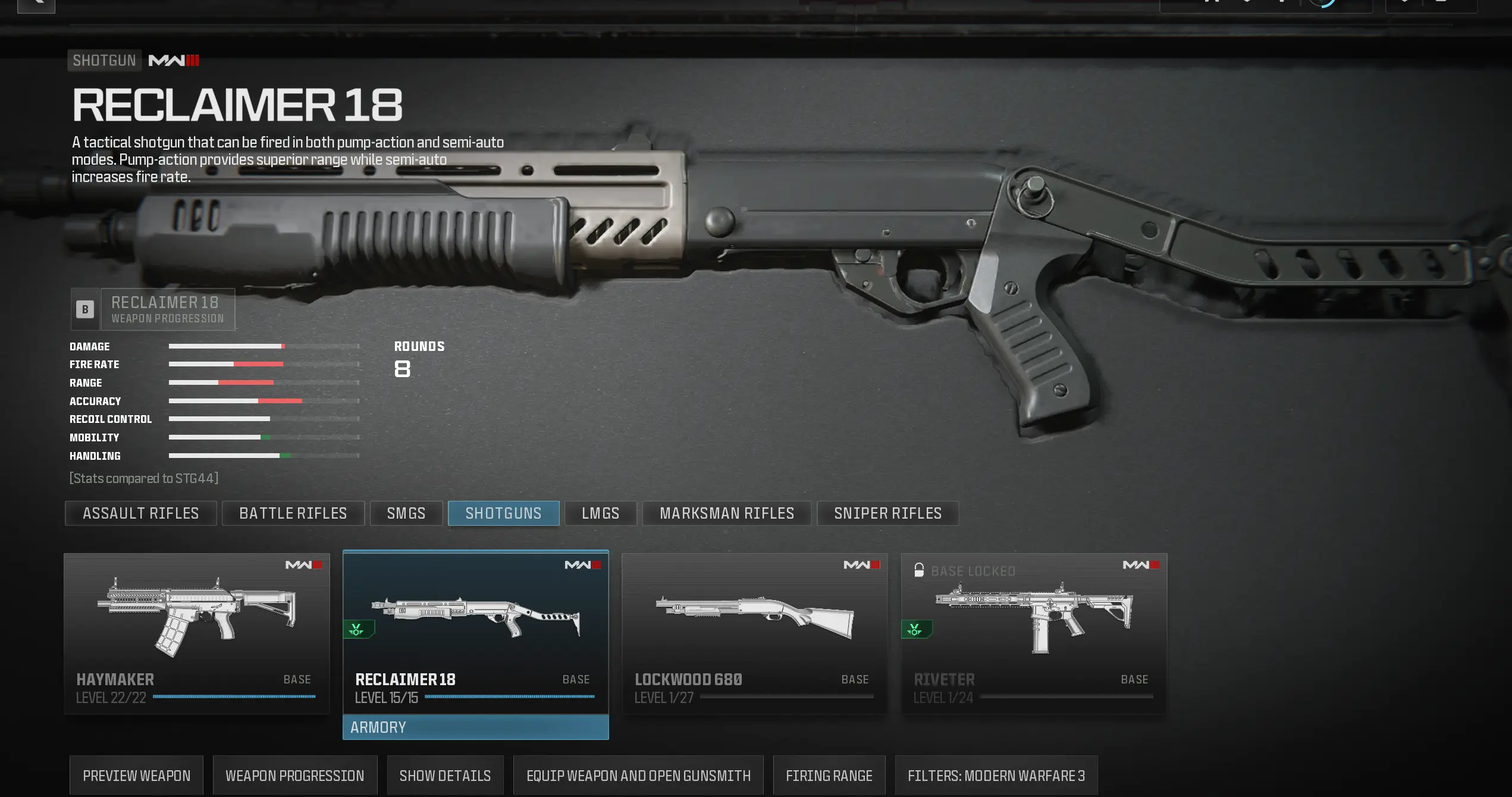Screen dimensions: 1512x797
Task: Switch to the ASSAULT RIFLES tab
Action: tap(140, 513)
